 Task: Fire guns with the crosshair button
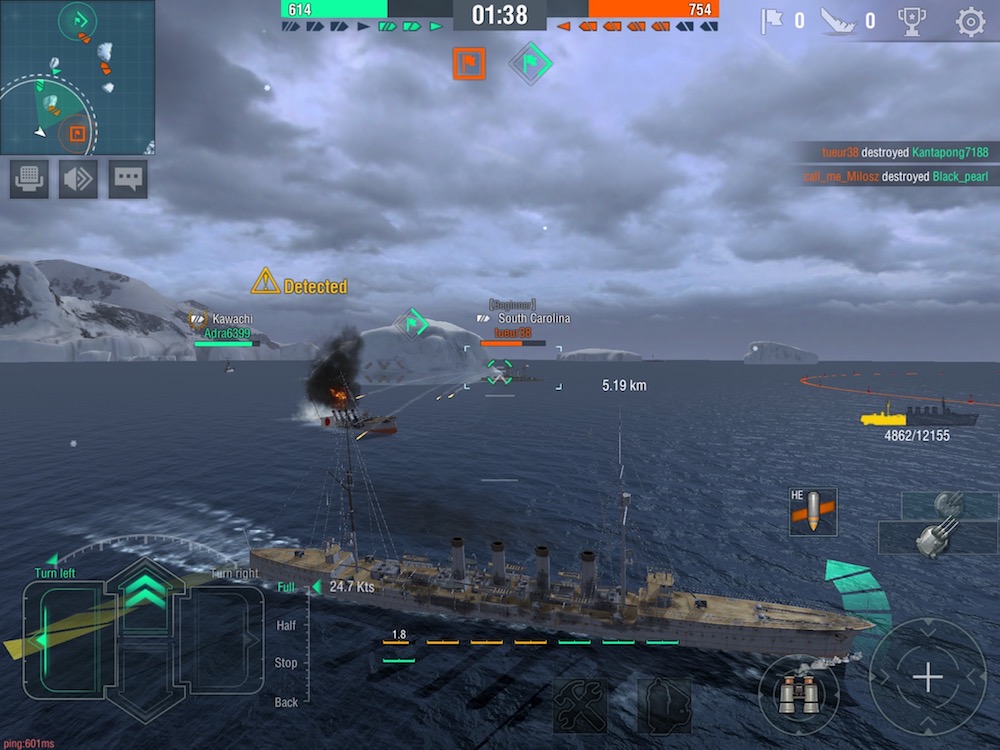927,677
